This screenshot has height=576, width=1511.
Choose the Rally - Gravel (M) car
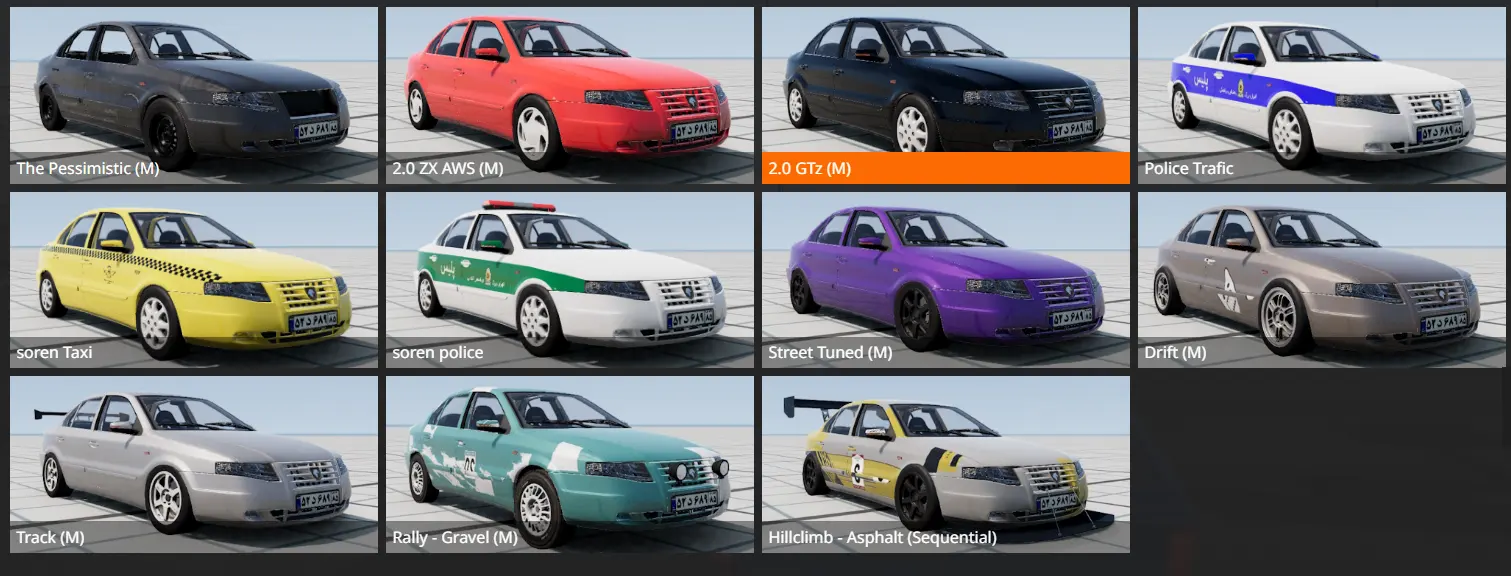click(570, 463)
